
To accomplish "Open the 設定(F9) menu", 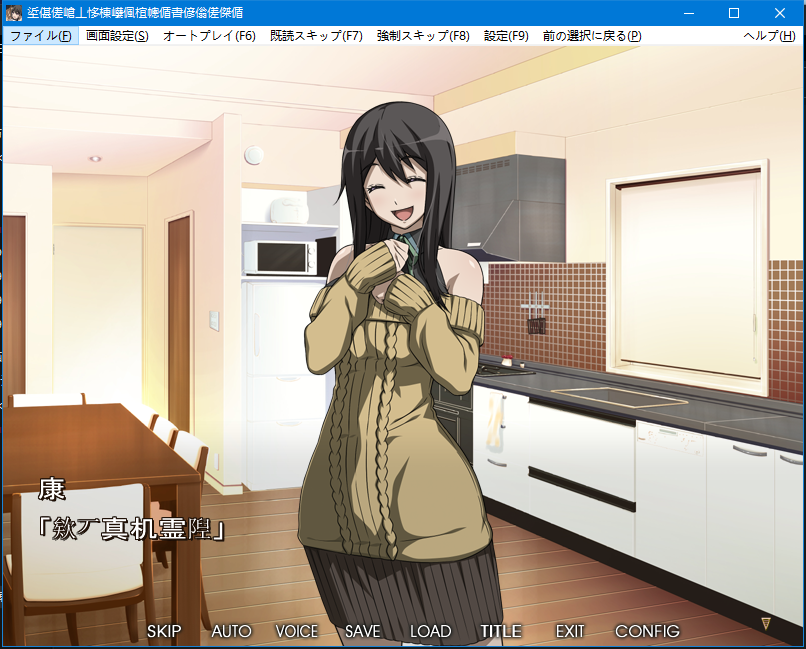I will pyautogui.click(x=506, y=36).
